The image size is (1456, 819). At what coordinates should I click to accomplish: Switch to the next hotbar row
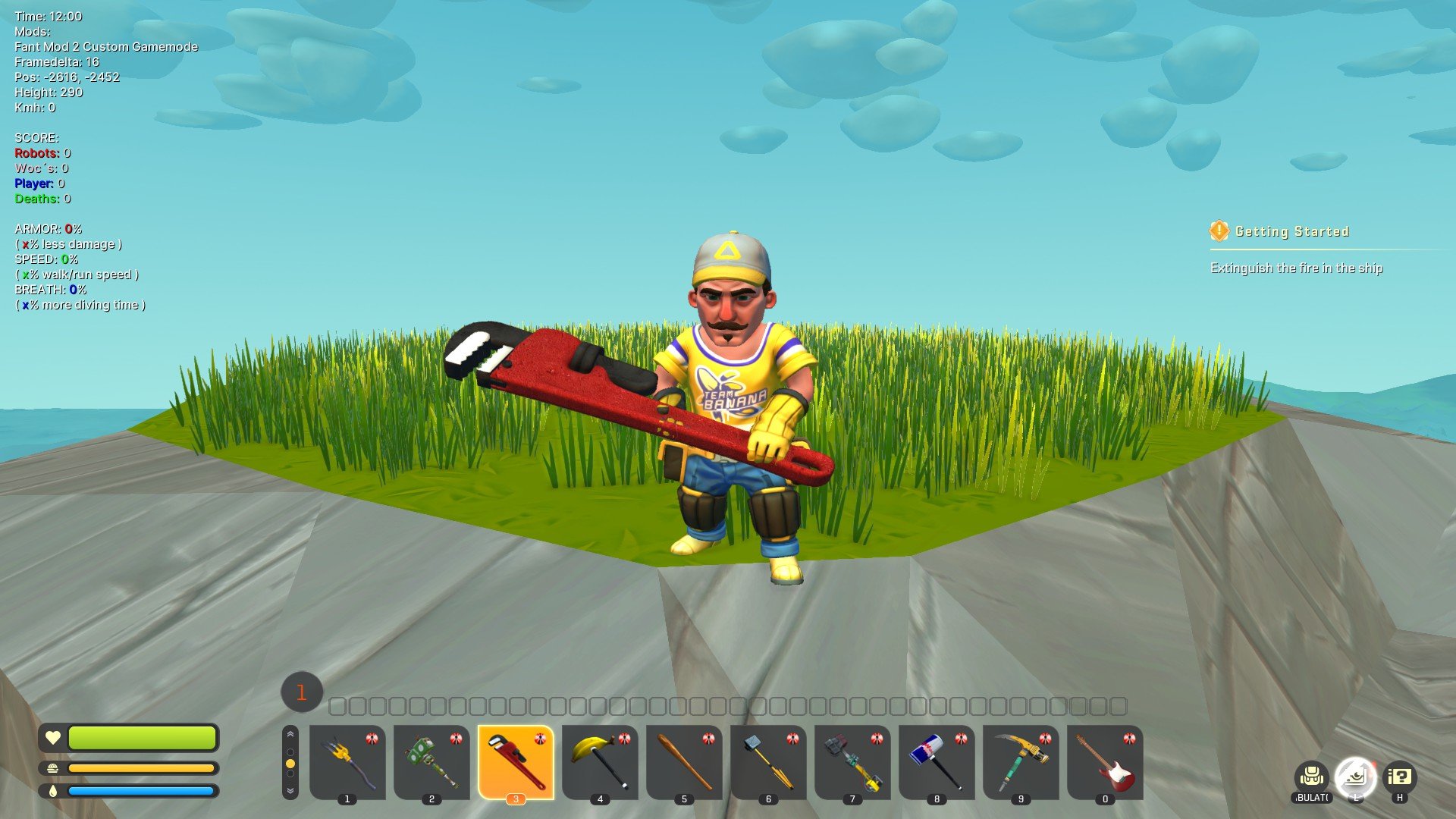290,790
